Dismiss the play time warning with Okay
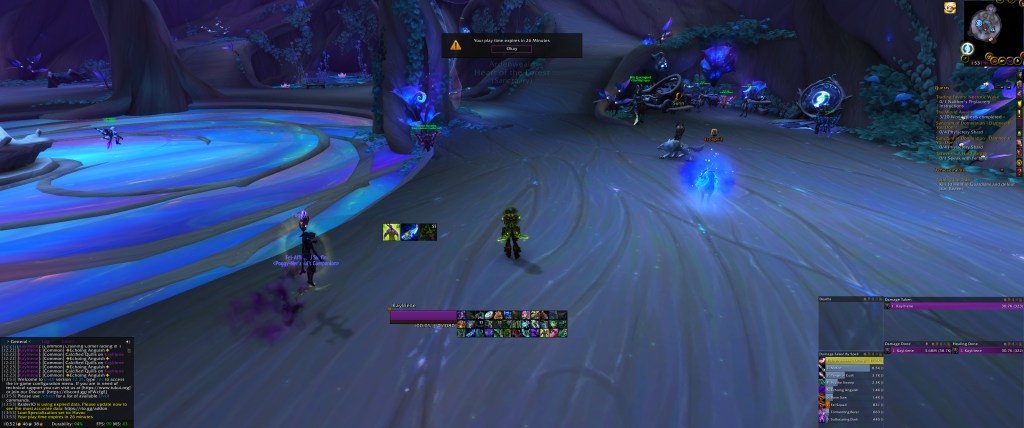Screen dimensions: 1024x428 click(x=511, y=49)
